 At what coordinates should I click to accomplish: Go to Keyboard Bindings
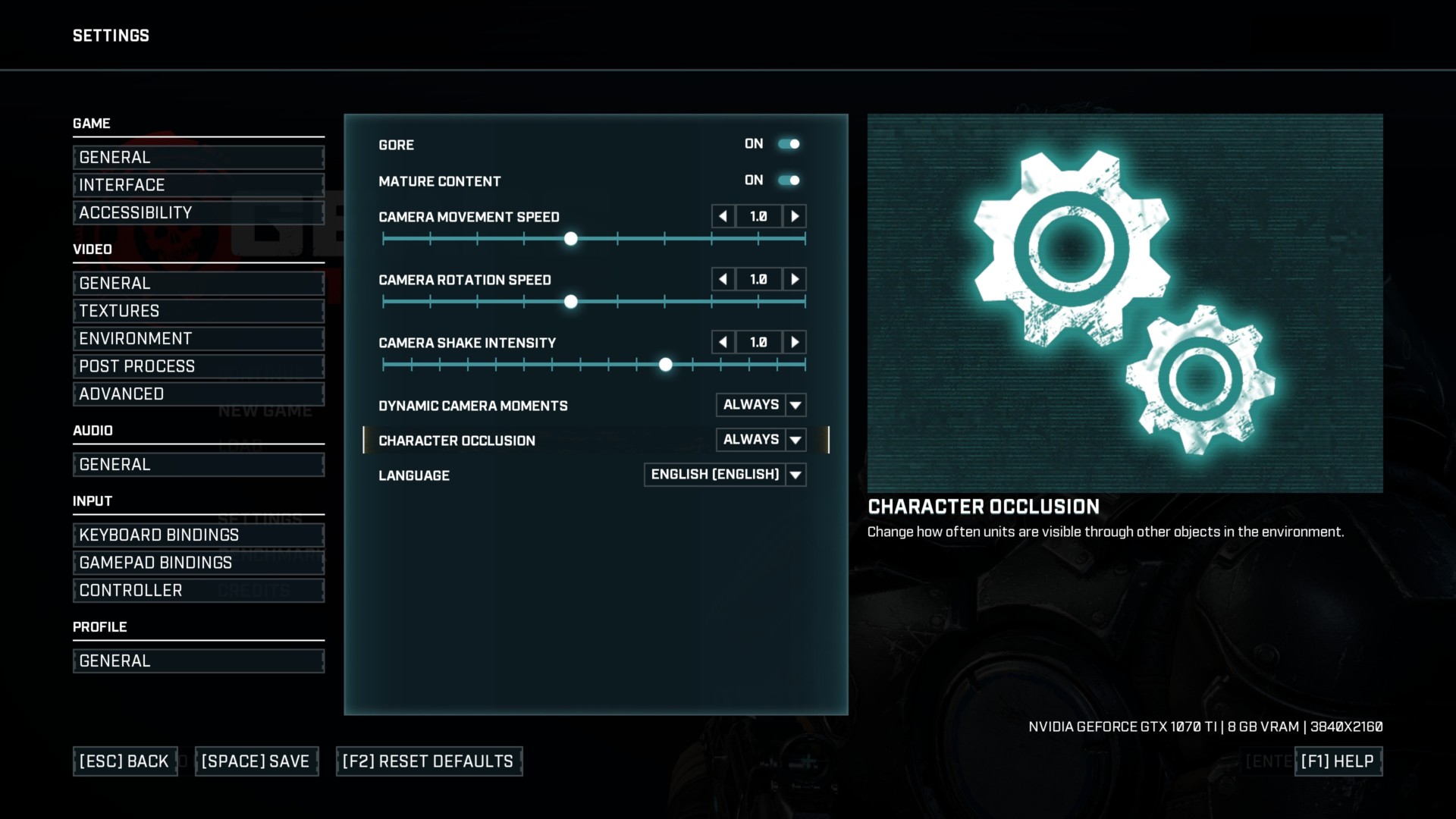tap(198, 535)
